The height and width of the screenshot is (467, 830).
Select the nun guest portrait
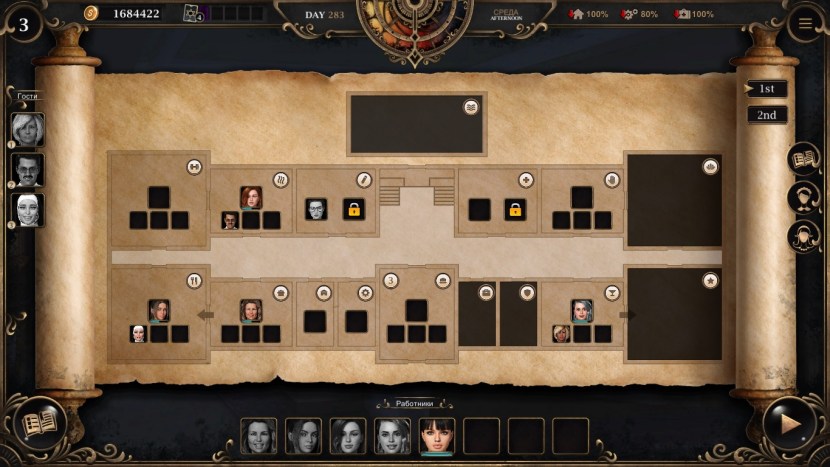[x=28, y=210]
